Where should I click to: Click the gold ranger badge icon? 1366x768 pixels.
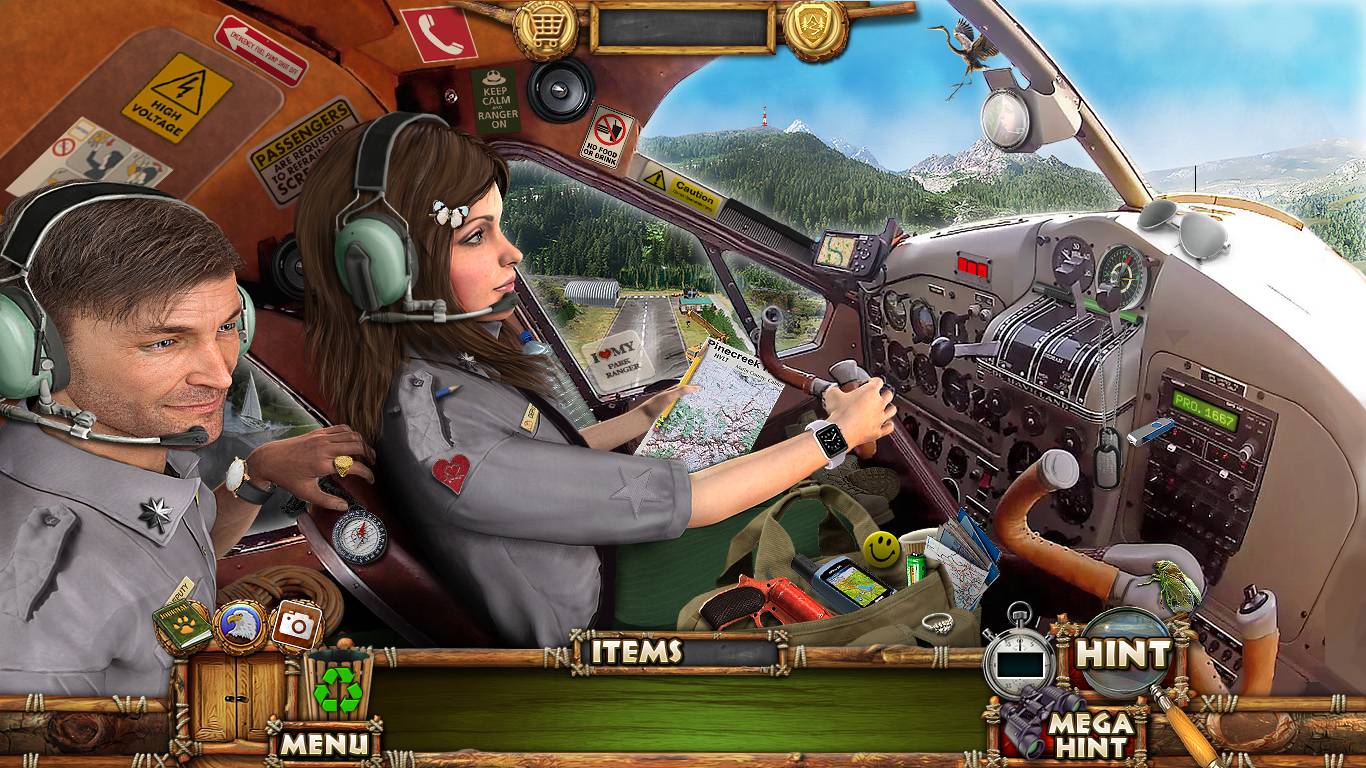tap(815, 29)
